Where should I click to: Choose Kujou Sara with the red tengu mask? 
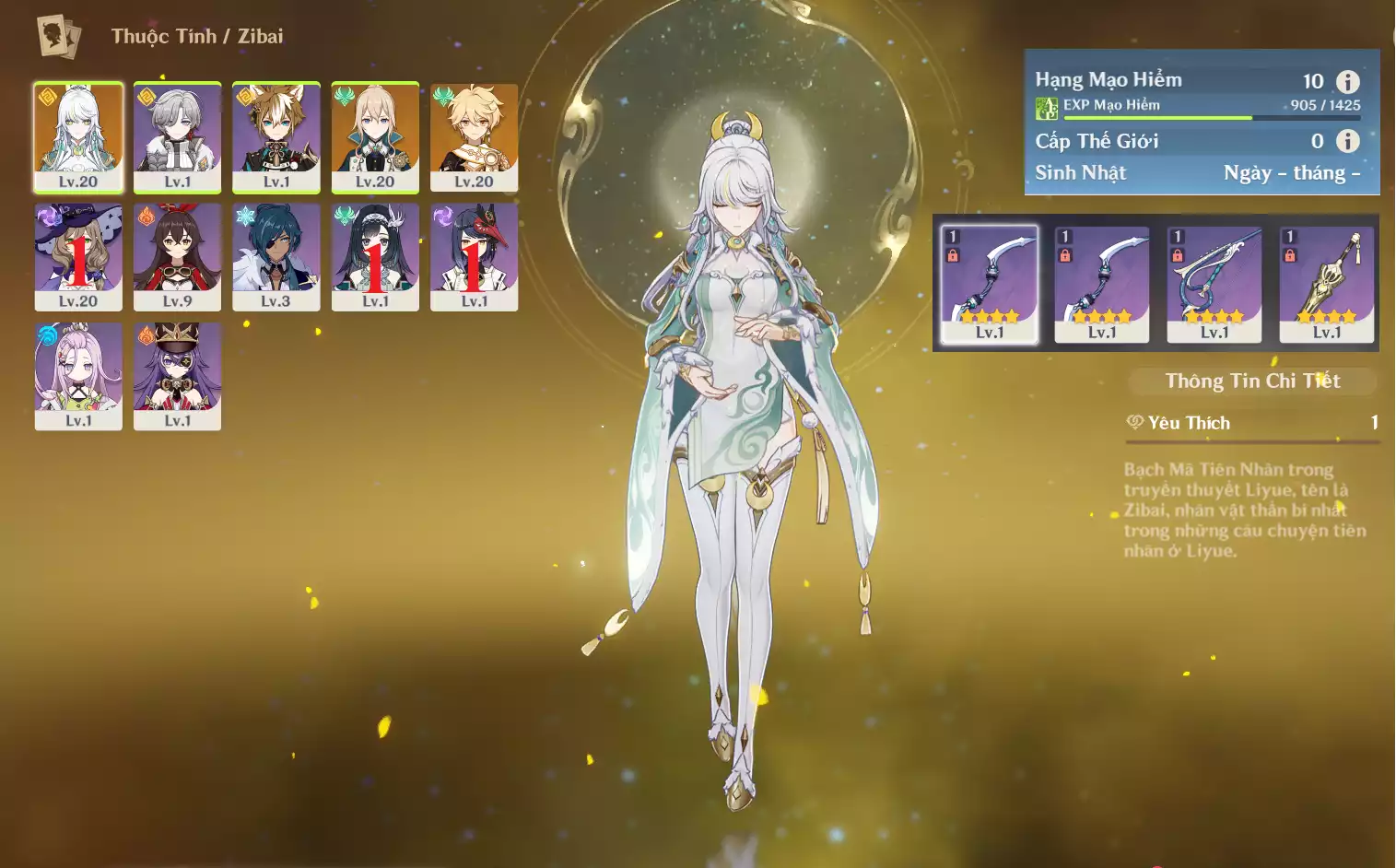[x=474, y=256]
